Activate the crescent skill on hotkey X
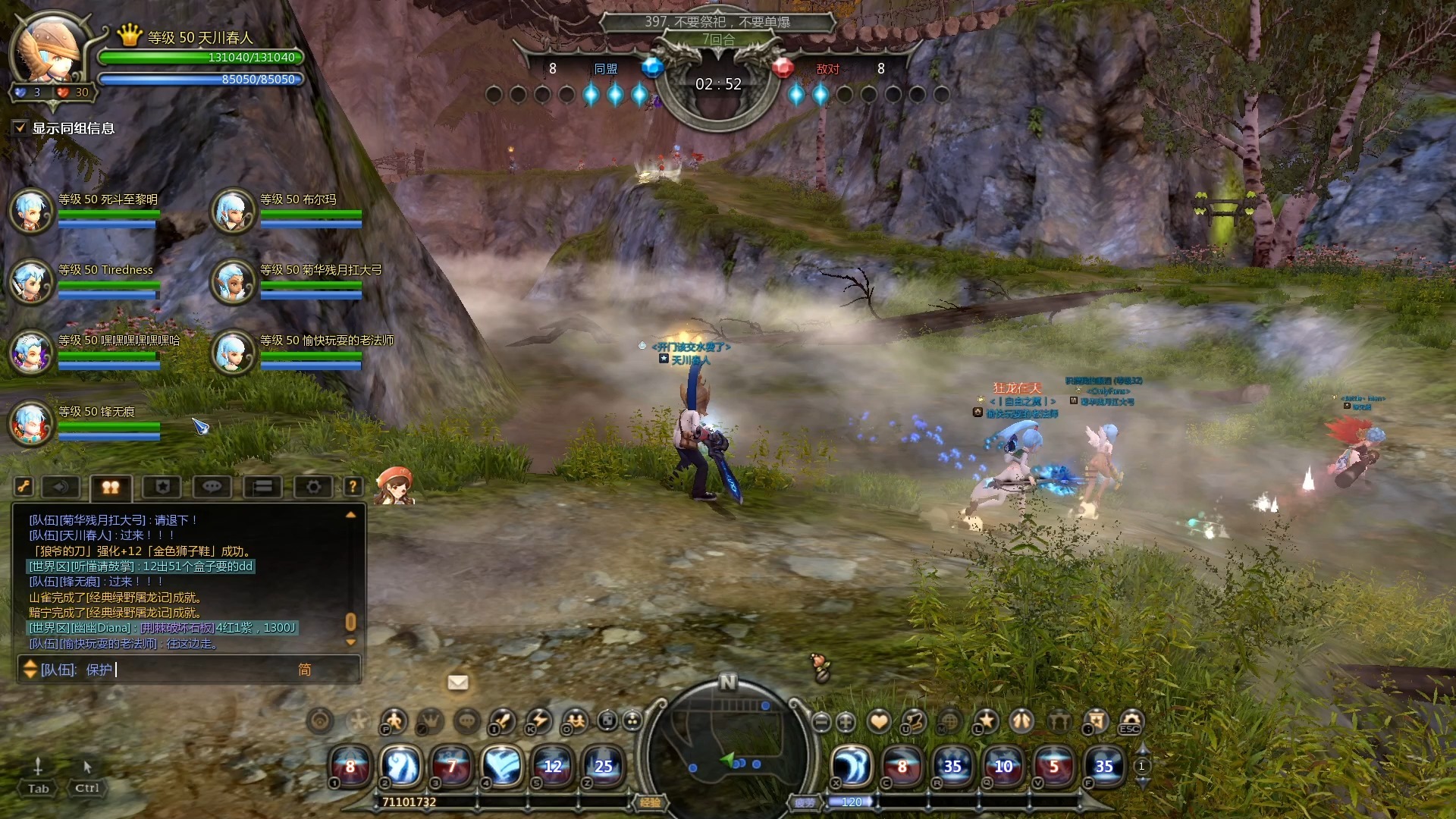Image resolution: width=1456 pixels, height=819 pixels. [x=852, y=765]
